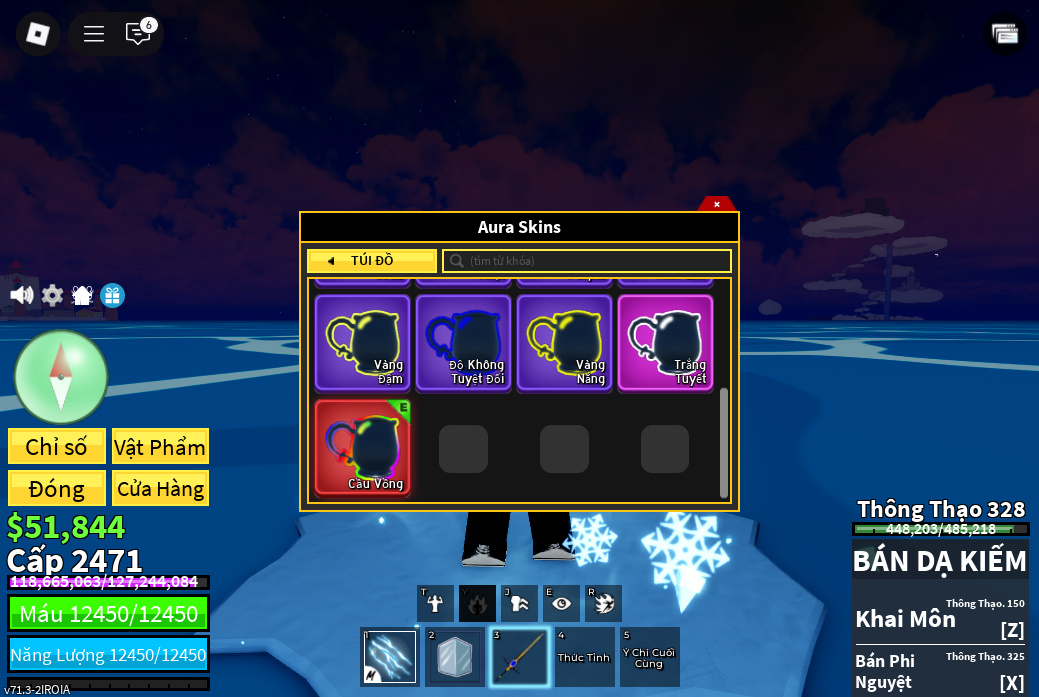Open the Roblox chat window

pos(138,34)
